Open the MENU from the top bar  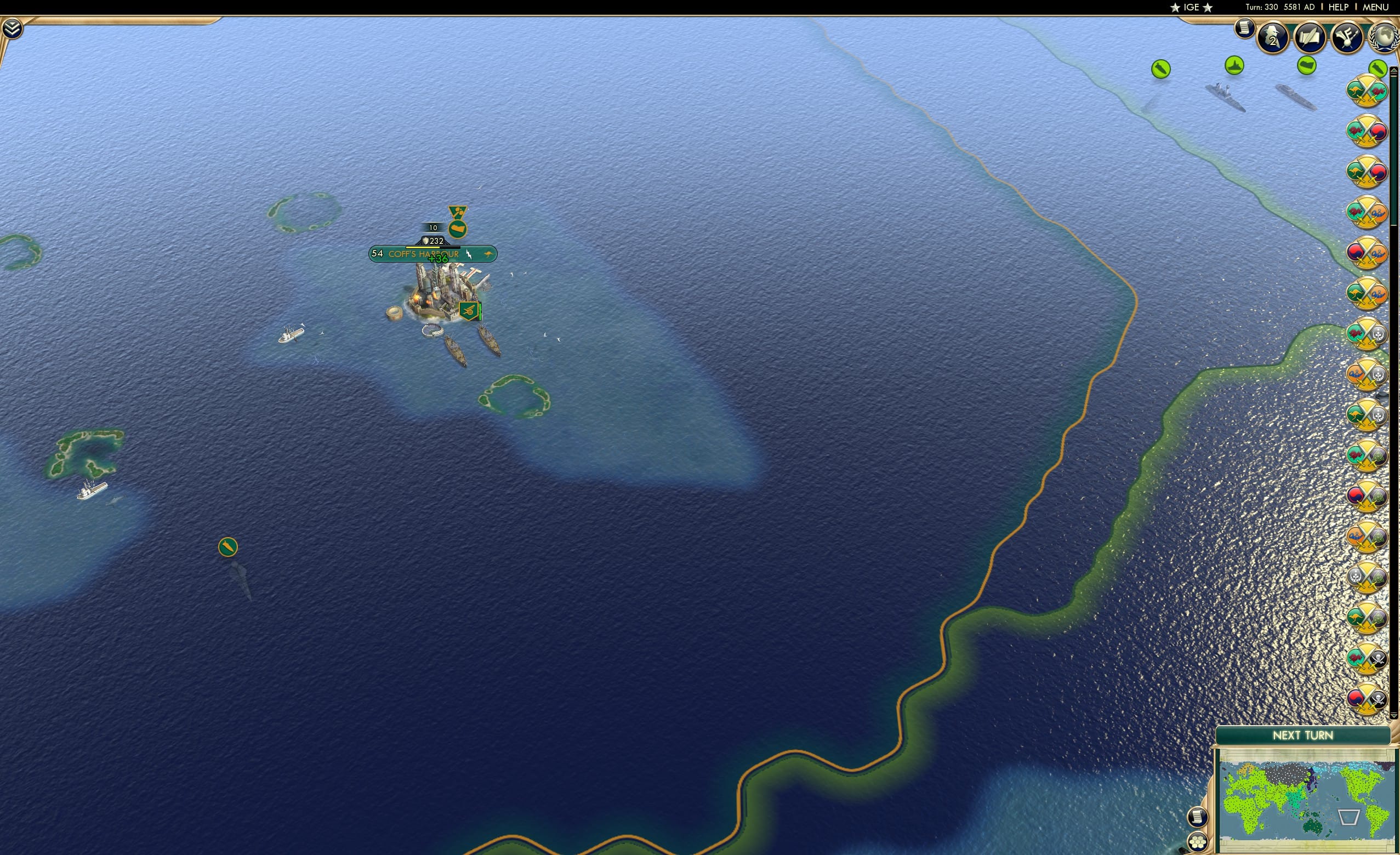click(1375, 7)
